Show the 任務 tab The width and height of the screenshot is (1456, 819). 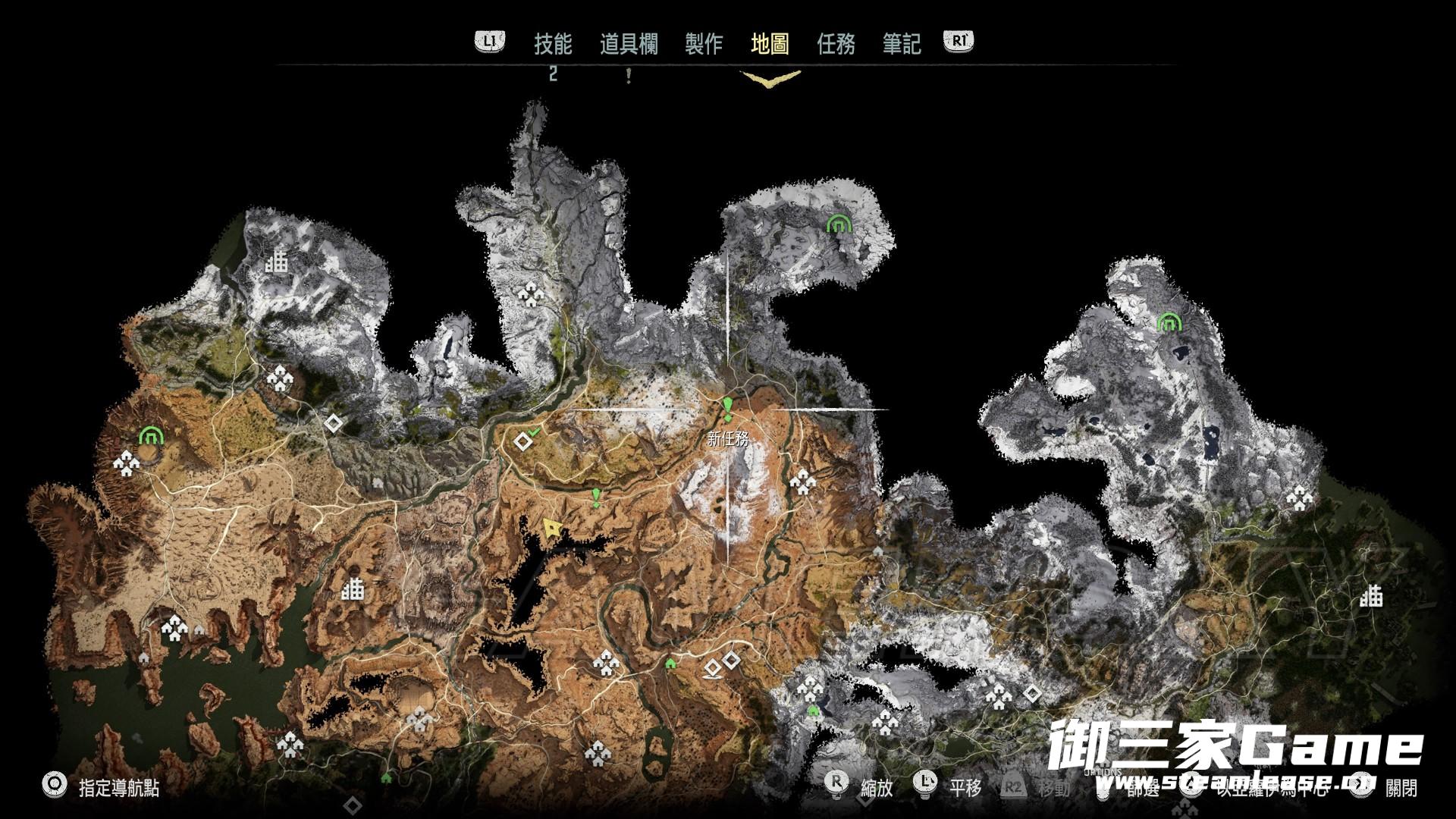point(836,44)
